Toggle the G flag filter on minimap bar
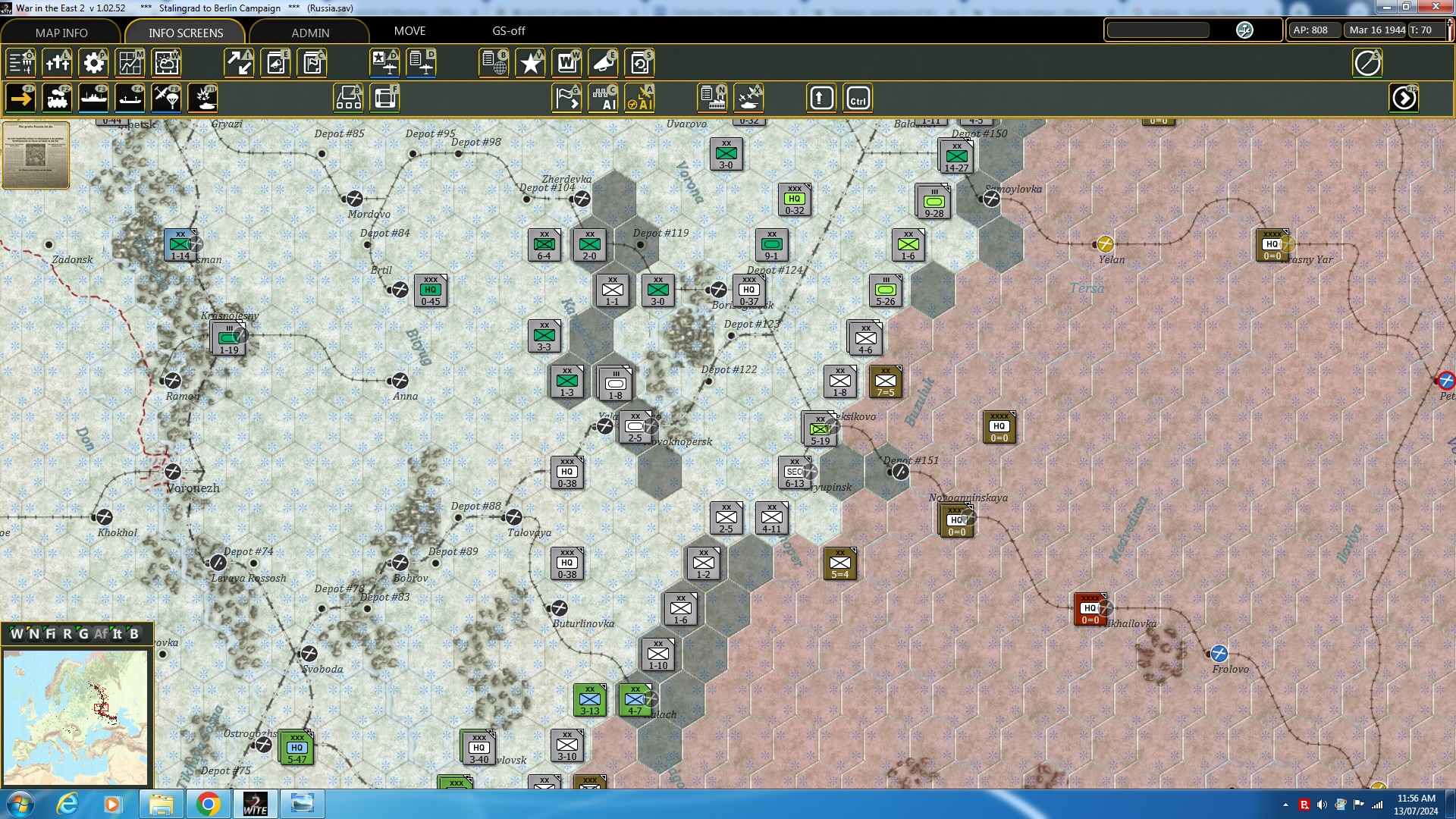The height and width of the screenshot is (819, 1456). [x=84, y=635]
